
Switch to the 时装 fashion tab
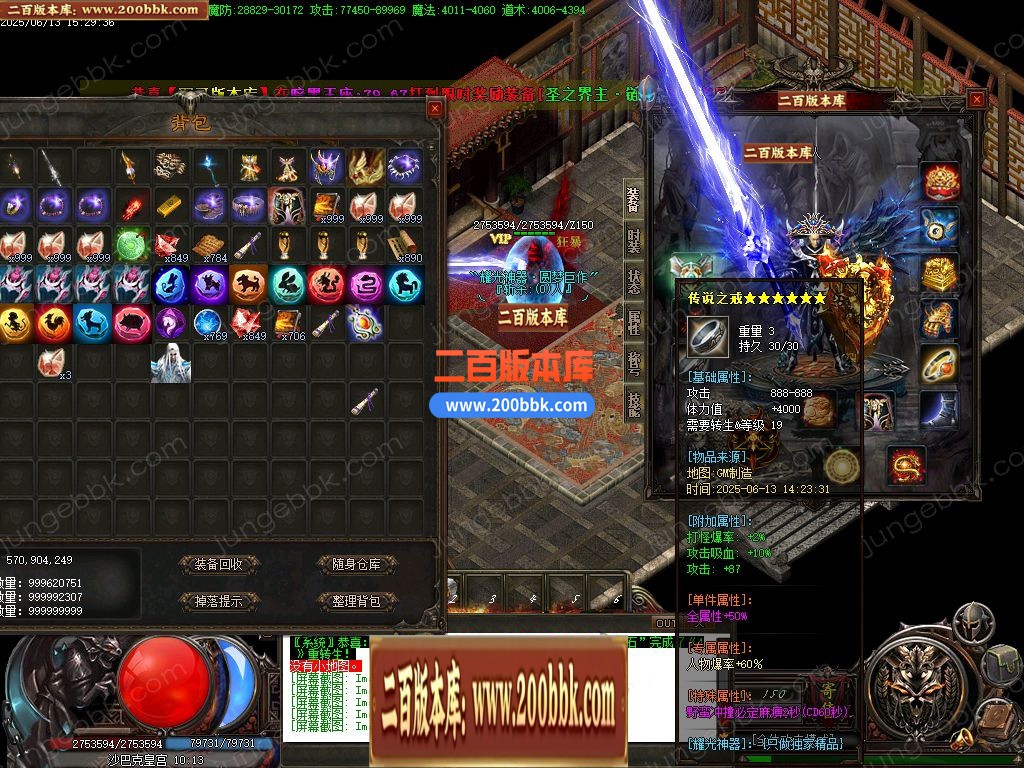pos(633,241)
